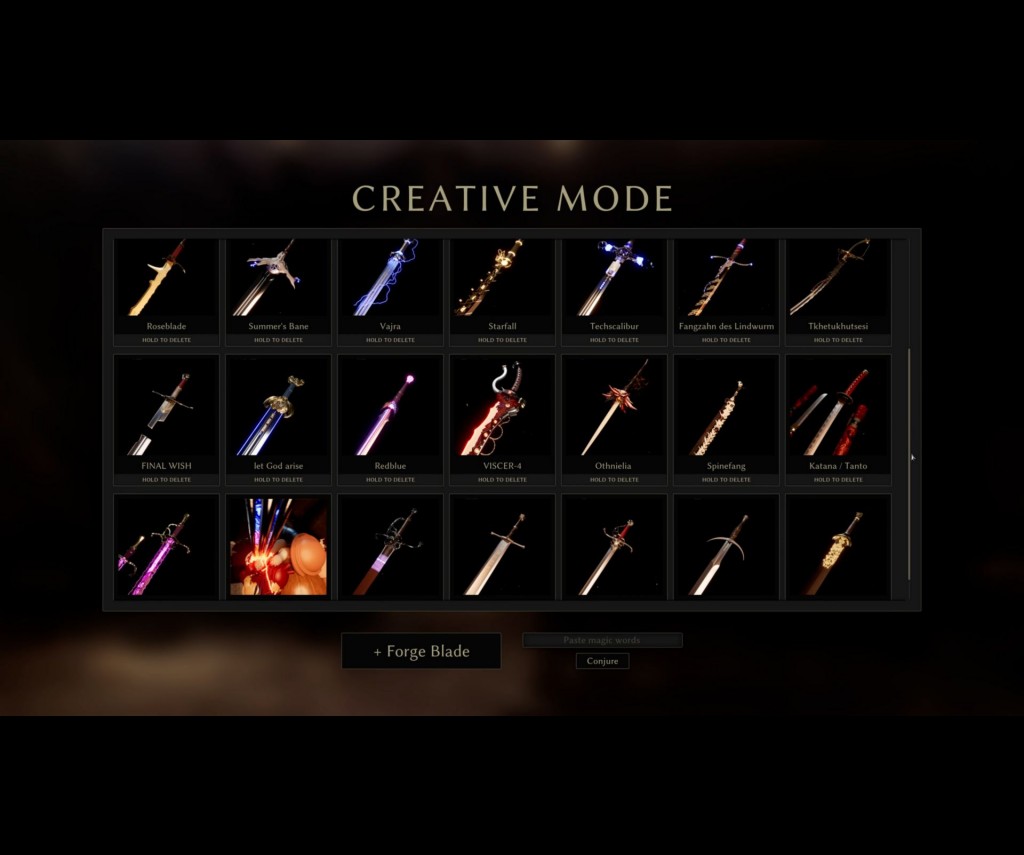Image resolution: width=1024 pixels, height=855 pixels.
Task: Pick the FINAL WISH blade
Action: point(166,408)
